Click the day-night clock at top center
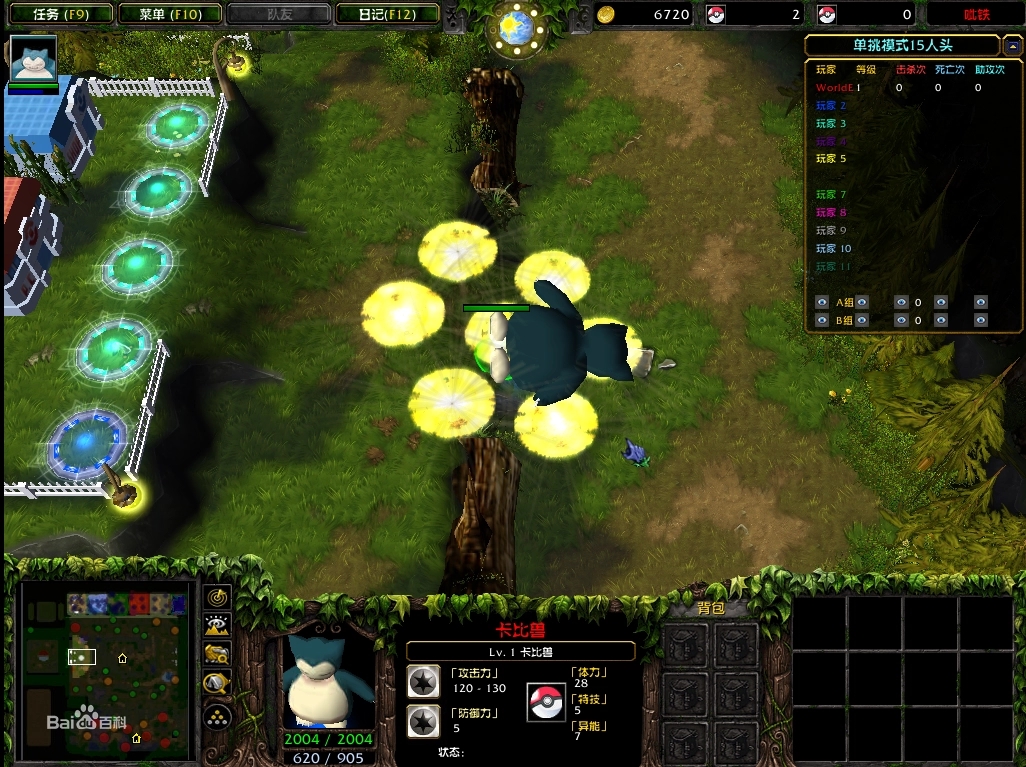Viewport: 1026px width, 767px height. tap(516, 29)
